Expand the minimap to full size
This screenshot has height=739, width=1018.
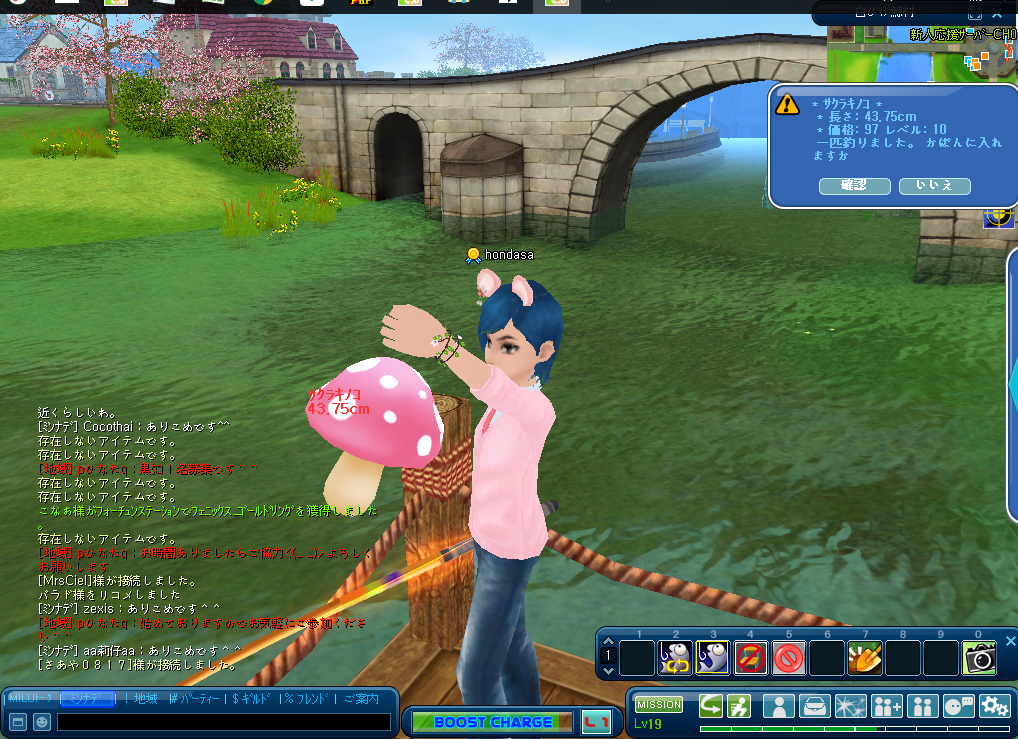tap(975, 14)
